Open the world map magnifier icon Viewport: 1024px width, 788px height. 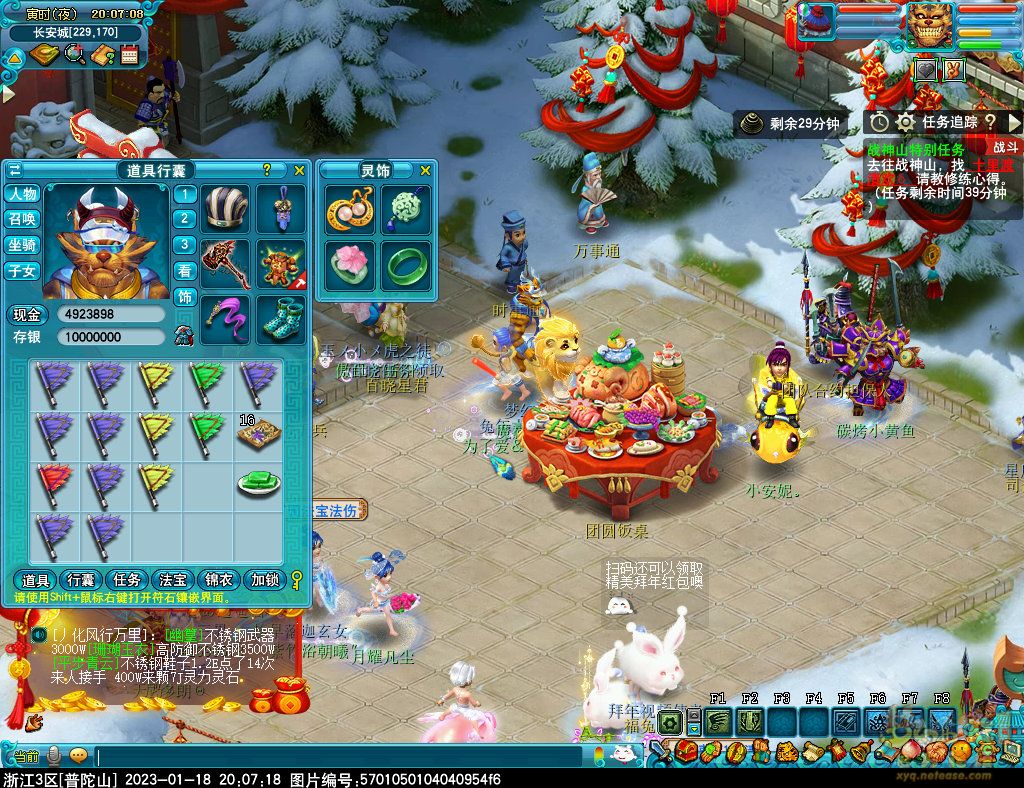tap(74, 55)
